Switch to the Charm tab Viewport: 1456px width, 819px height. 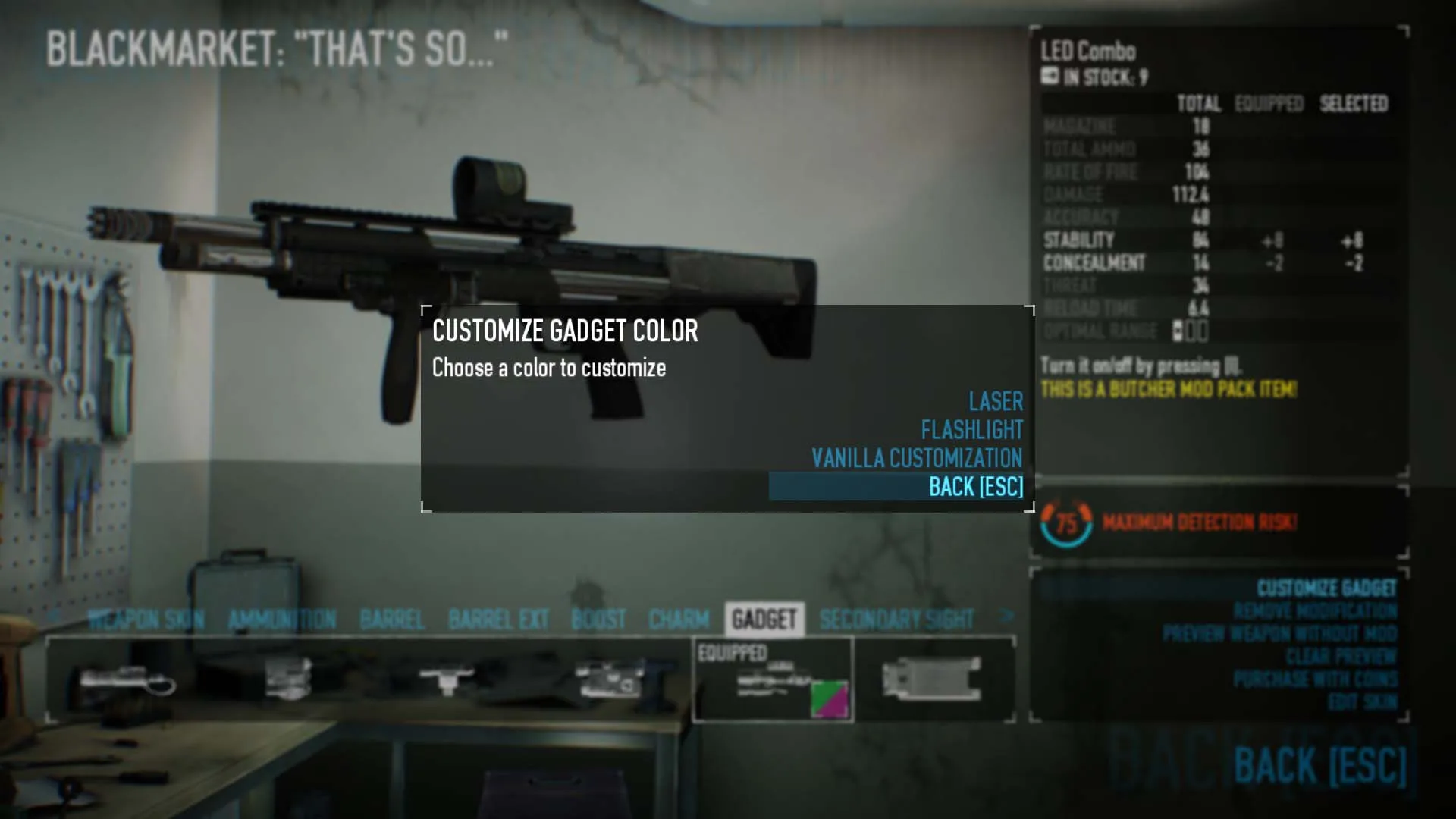coord(679,620)
